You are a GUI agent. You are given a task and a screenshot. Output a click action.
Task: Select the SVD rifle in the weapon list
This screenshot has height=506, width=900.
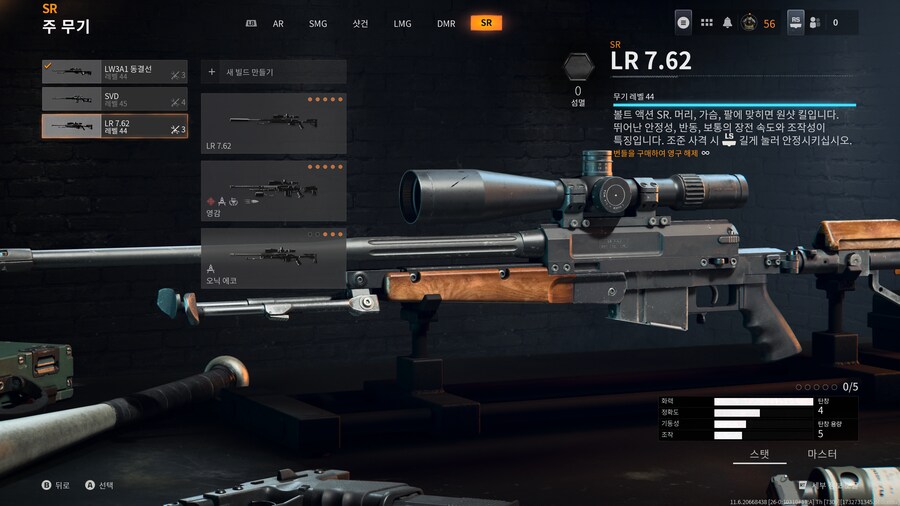pyautogui.click(x=115, y=99)
